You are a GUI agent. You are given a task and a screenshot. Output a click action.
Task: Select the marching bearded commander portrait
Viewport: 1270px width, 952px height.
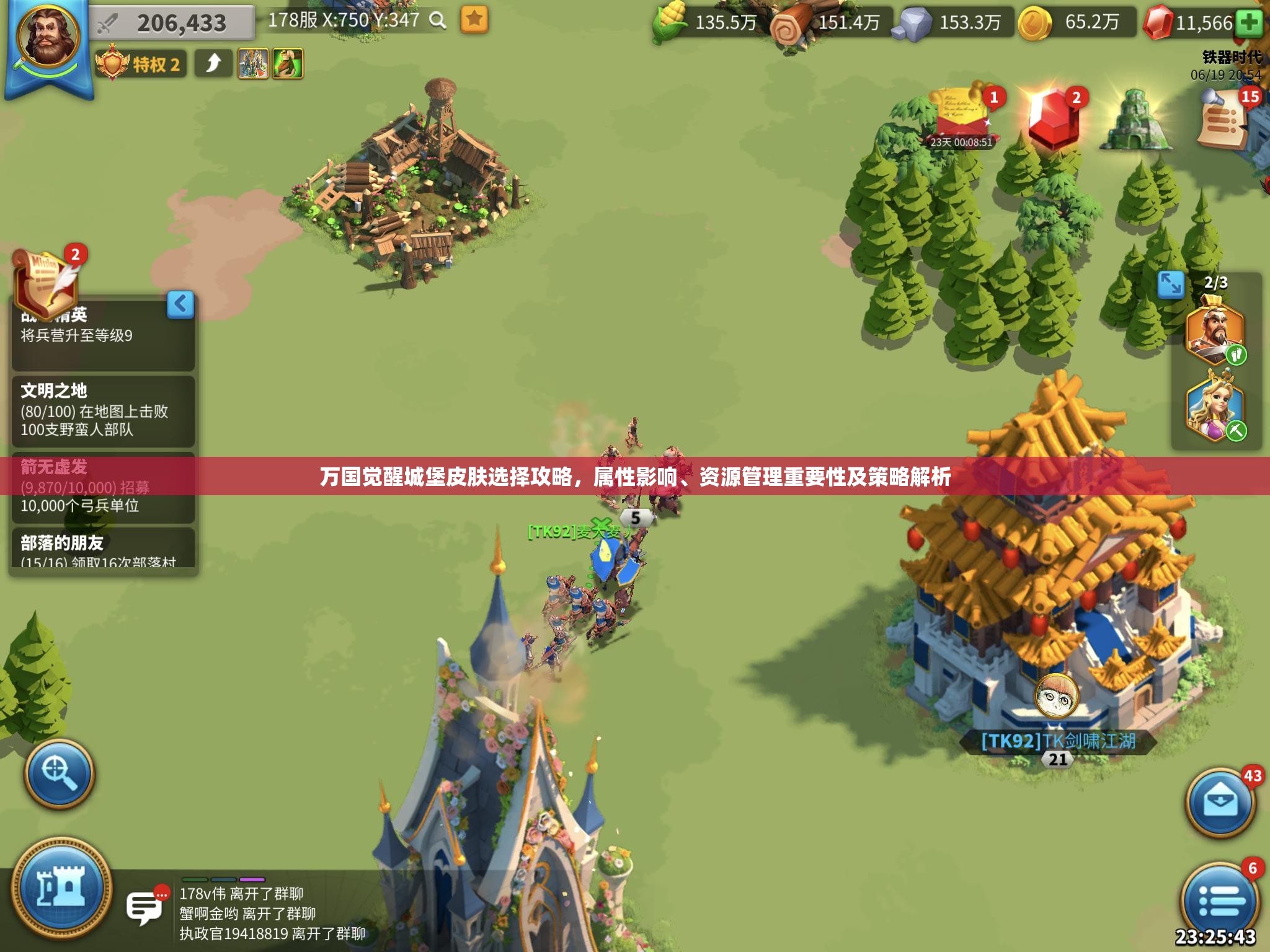[x=1214, y=332]
